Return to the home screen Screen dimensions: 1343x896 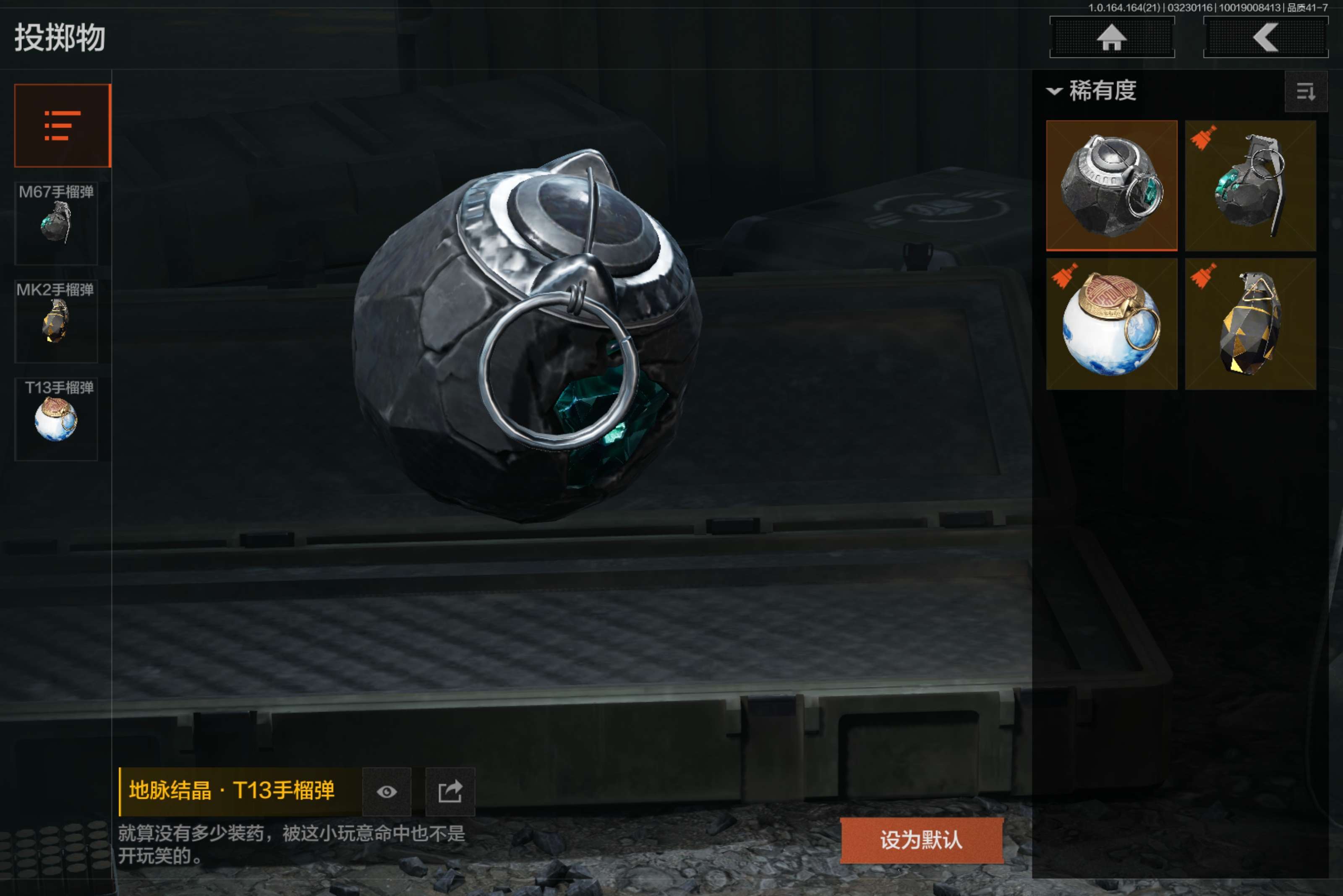click(x=1111, y=38)
